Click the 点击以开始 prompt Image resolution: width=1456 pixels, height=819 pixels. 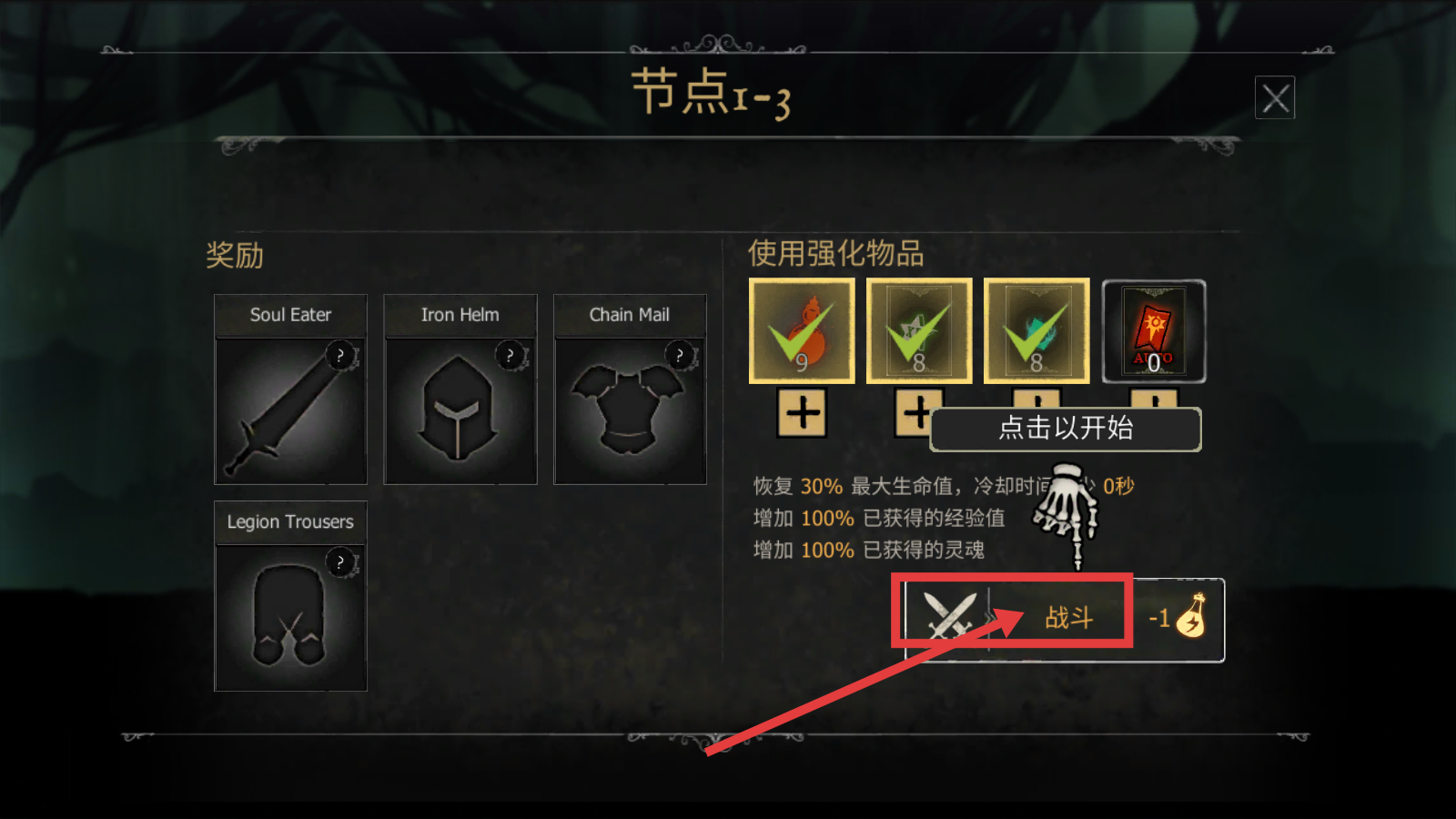[x=1065, y=430]
